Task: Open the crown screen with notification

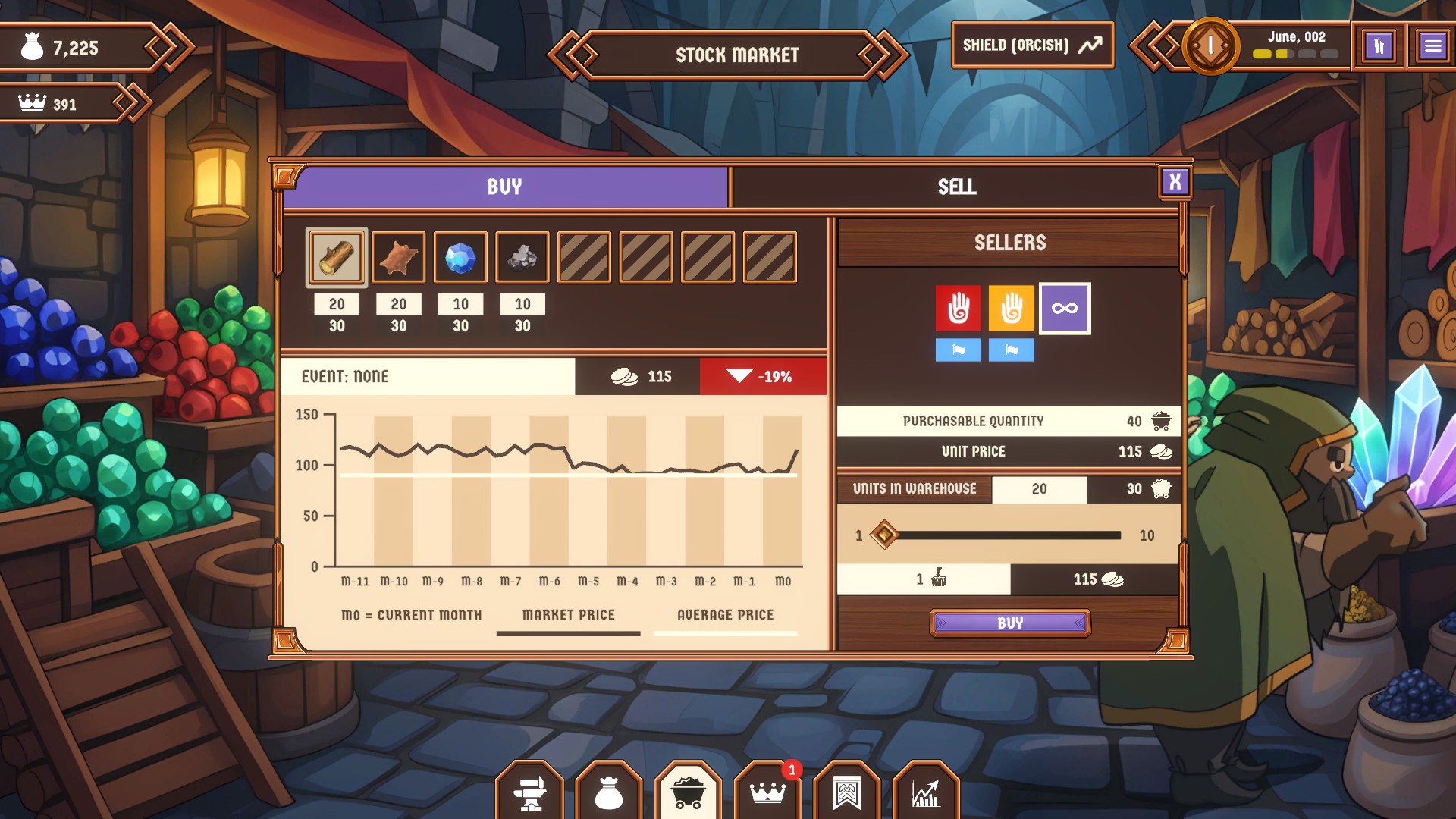Action: click(x=767, y=793)
